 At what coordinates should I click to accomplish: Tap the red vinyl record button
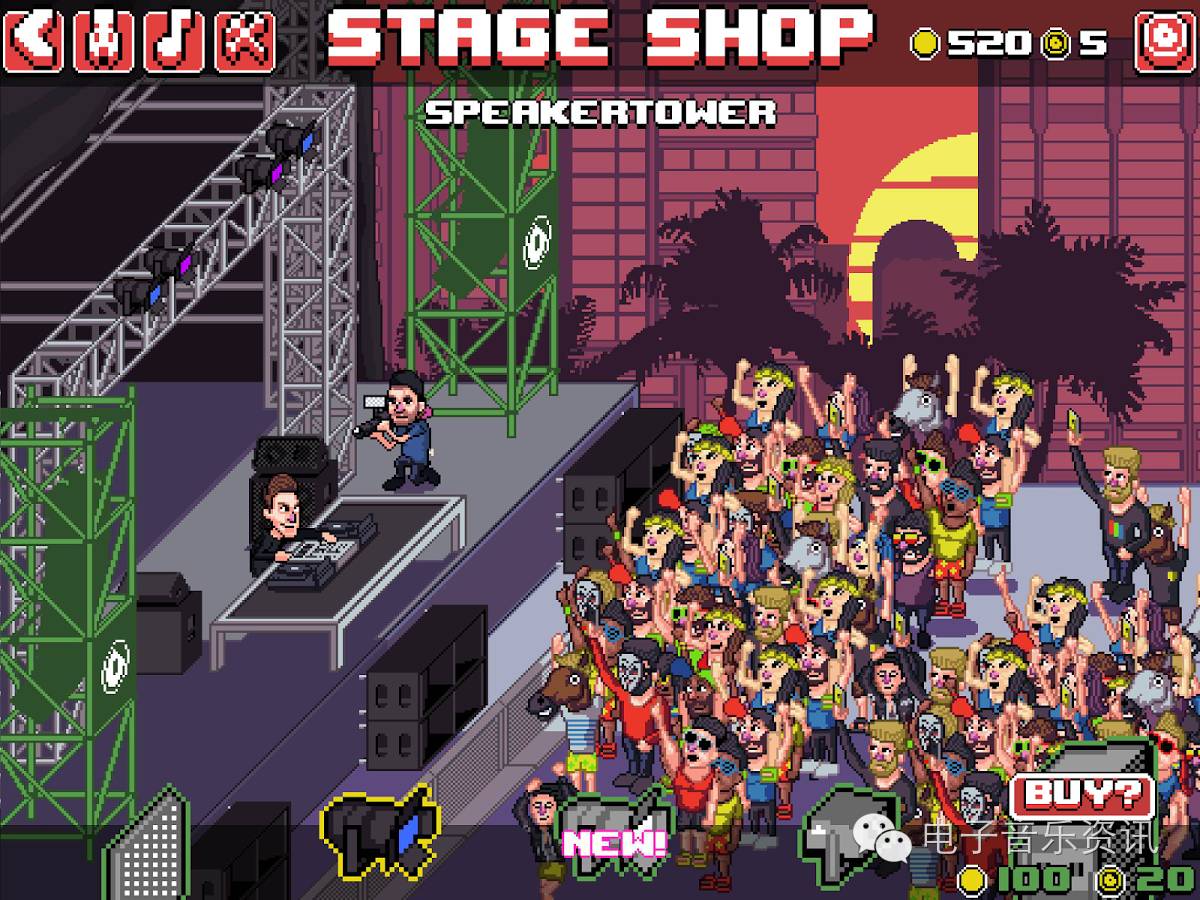pos(1164,42)
